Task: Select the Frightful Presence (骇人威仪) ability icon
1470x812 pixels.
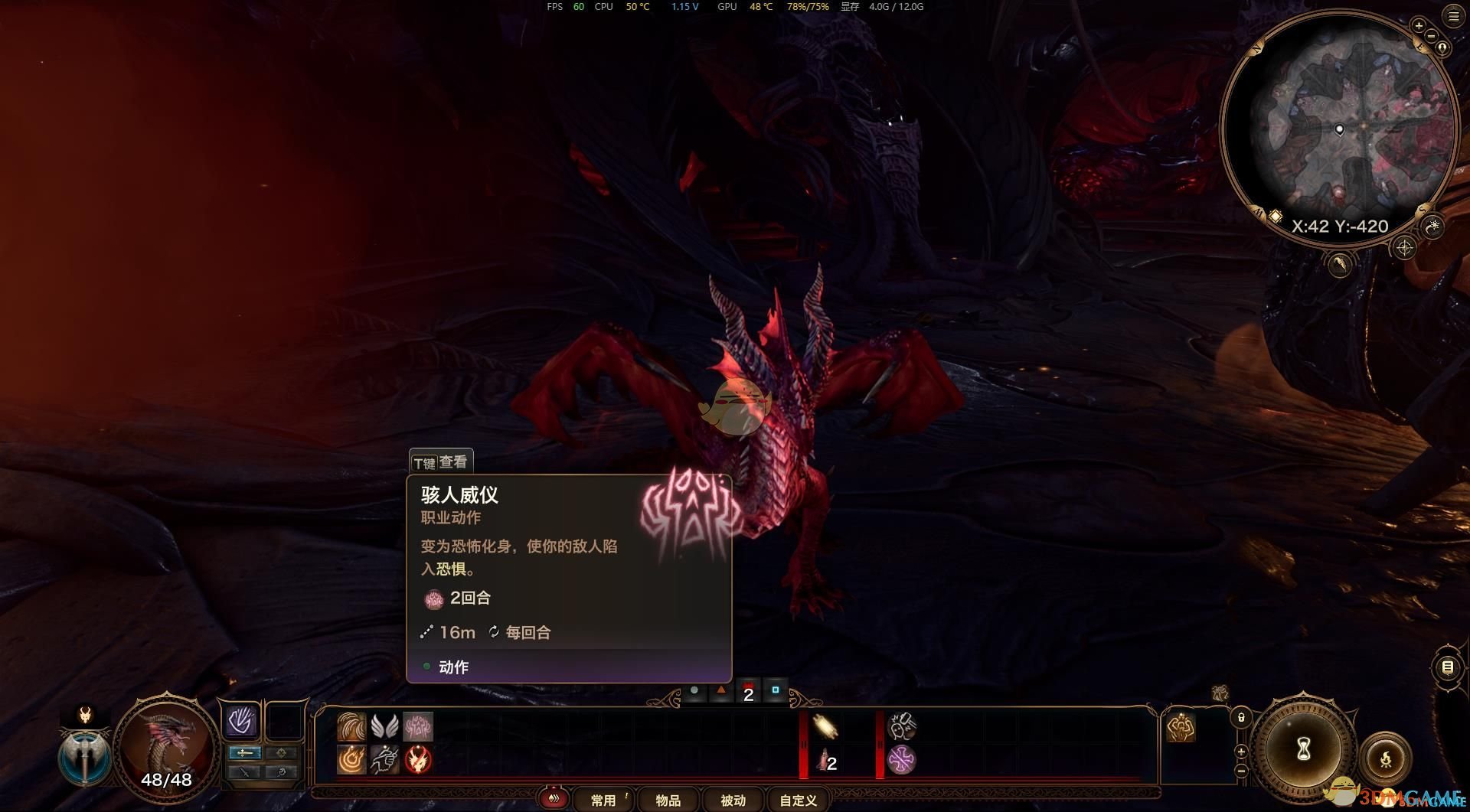Action: (418, 727)
